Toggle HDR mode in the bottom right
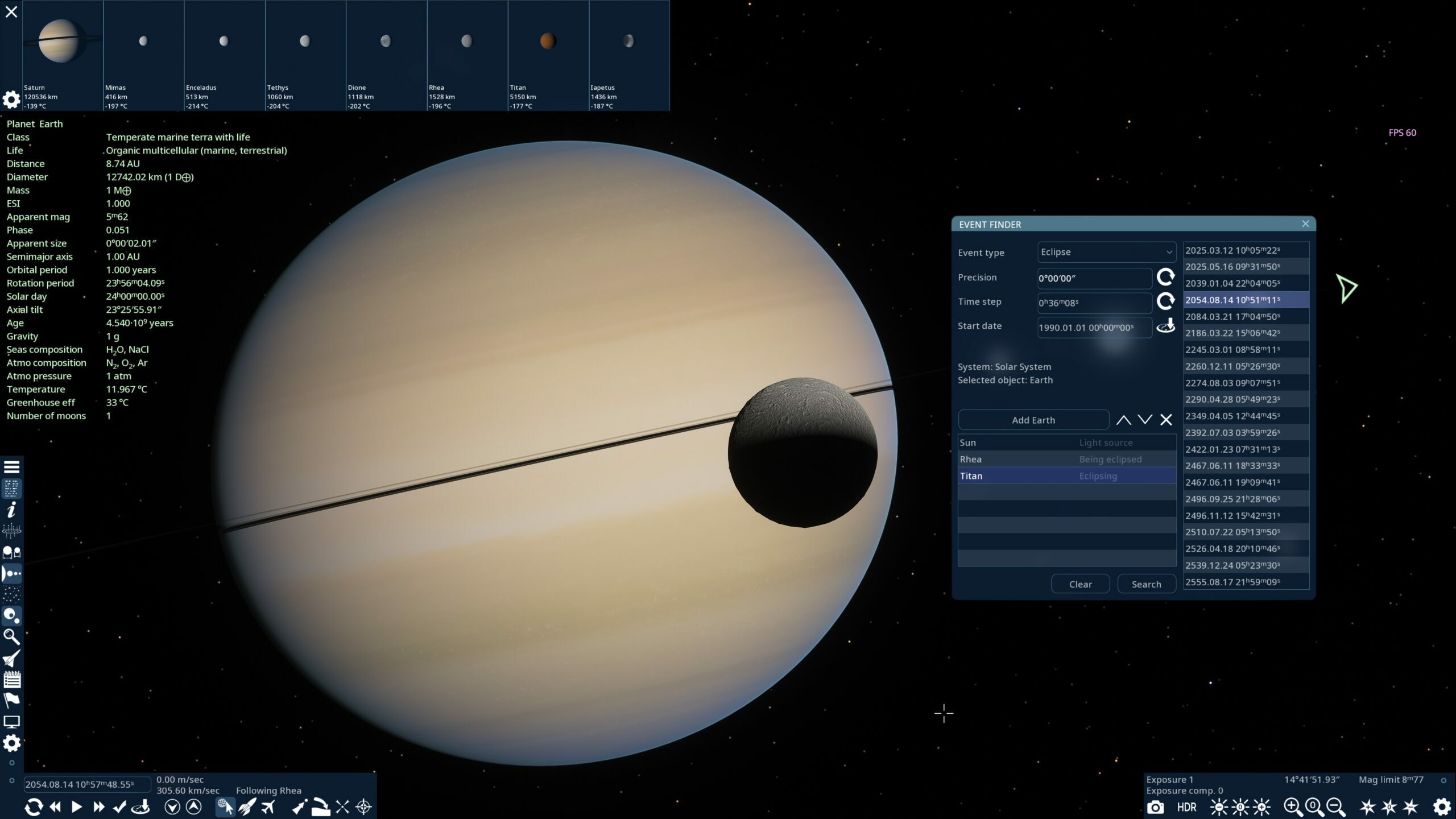 [1187, 806]
